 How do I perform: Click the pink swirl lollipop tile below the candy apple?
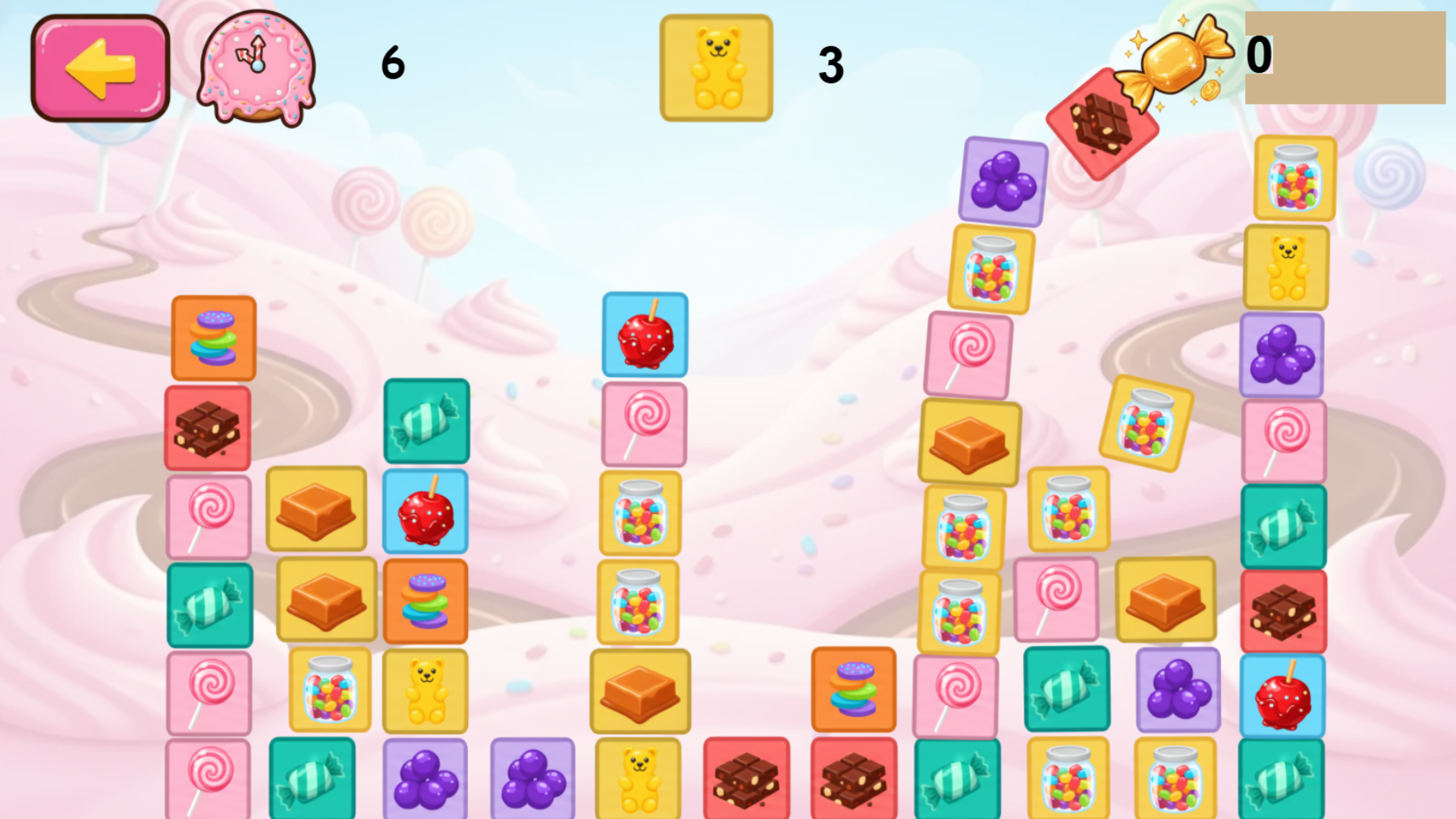[x=644, y=423]
